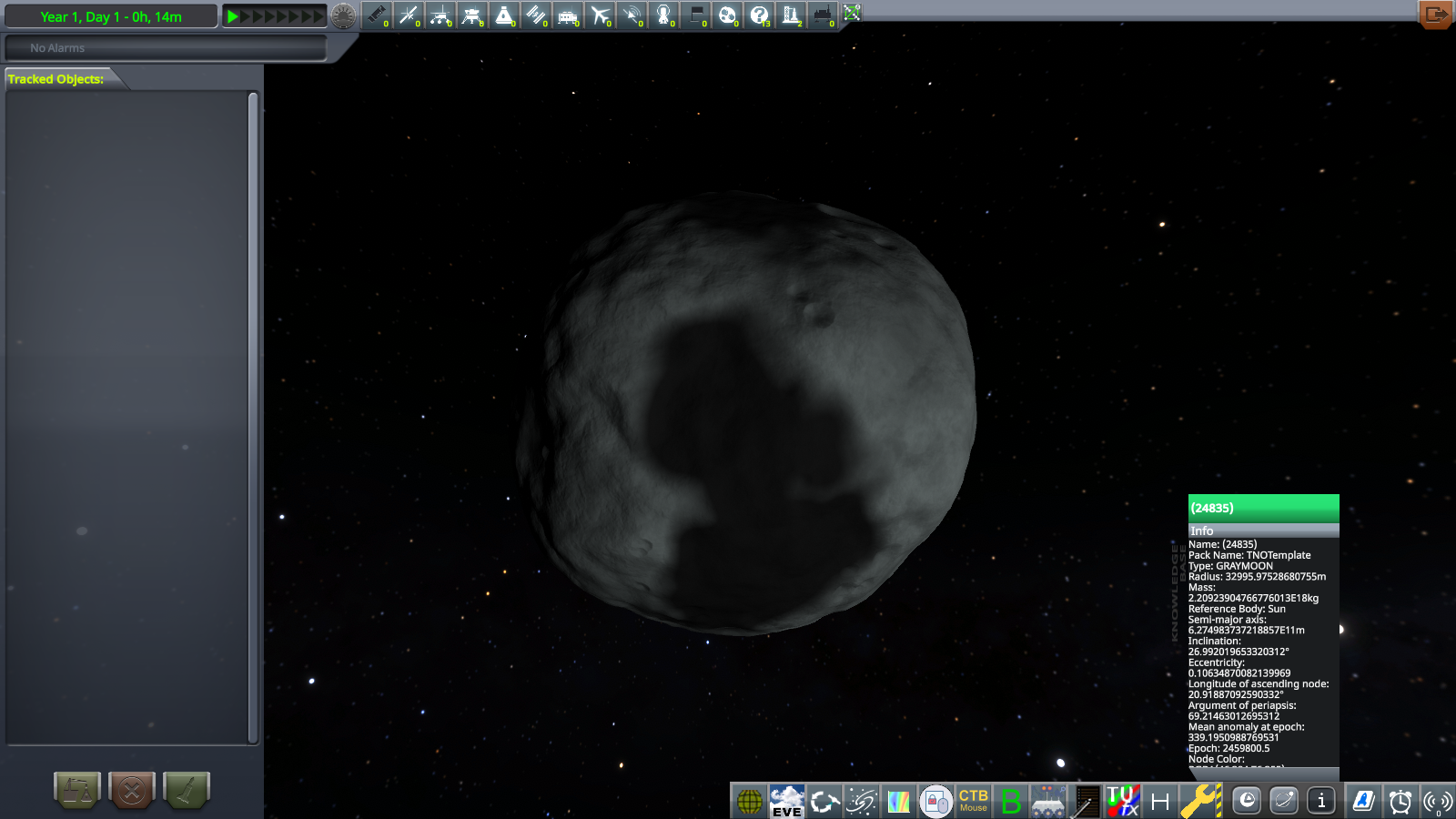The image size is (1456, 819).
Task: Exit the tracking station with the orange button
Action: (1435, 15)
